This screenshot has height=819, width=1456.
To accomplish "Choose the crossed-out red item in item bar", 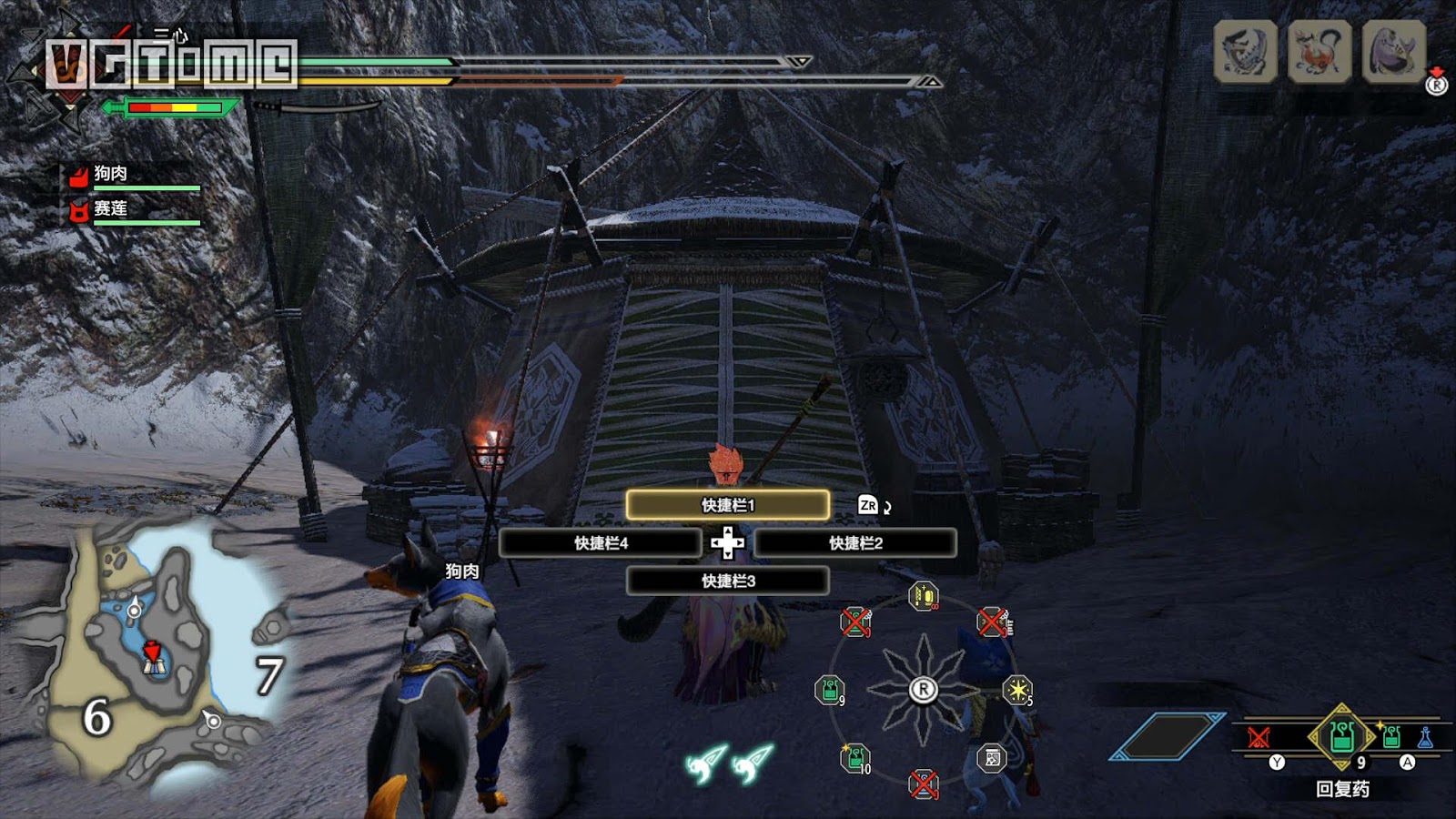I will tap(1259, 737).
